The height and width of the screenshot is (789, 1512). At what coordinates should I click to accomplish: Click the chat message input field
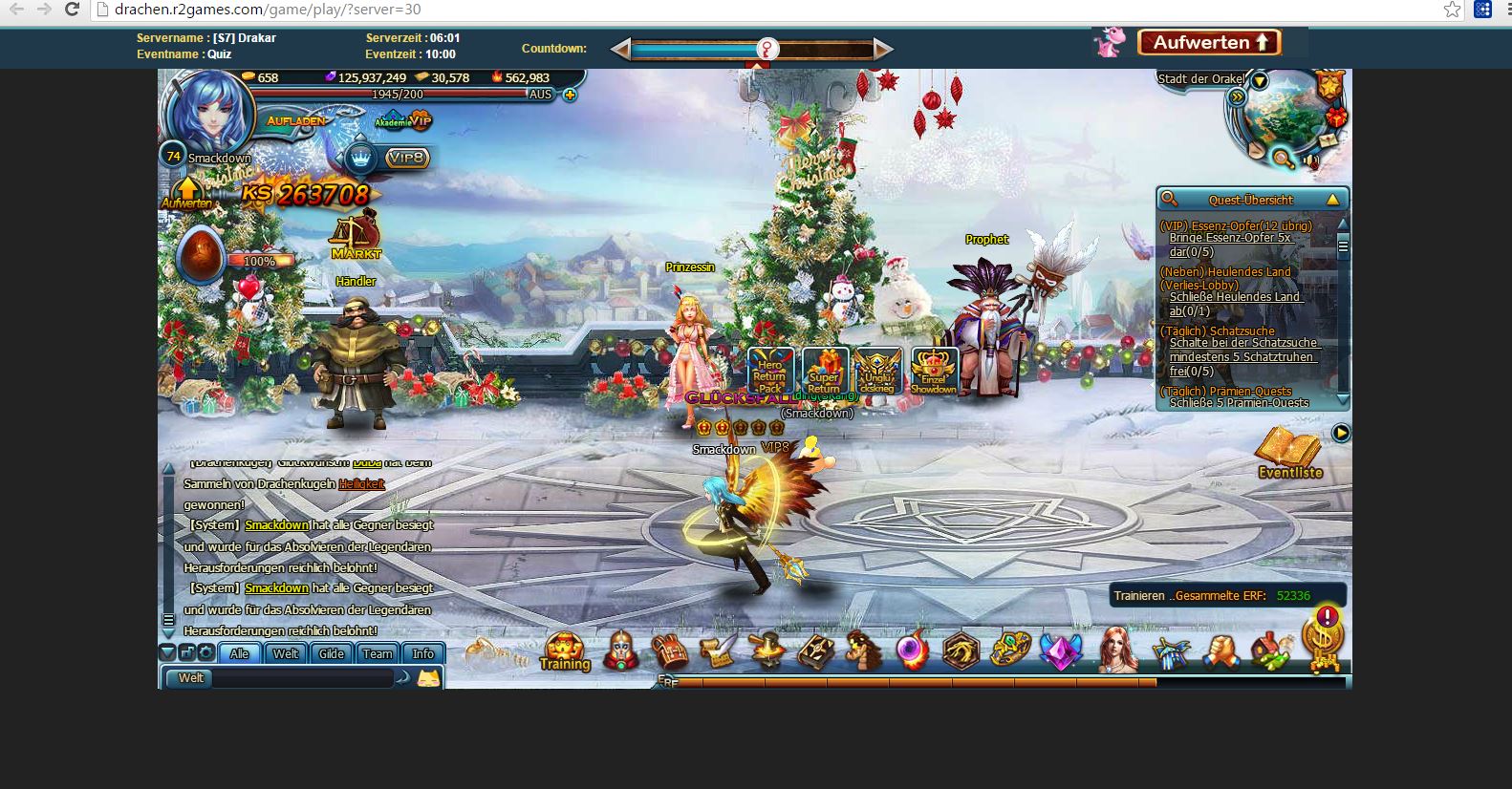coord(301,678)
